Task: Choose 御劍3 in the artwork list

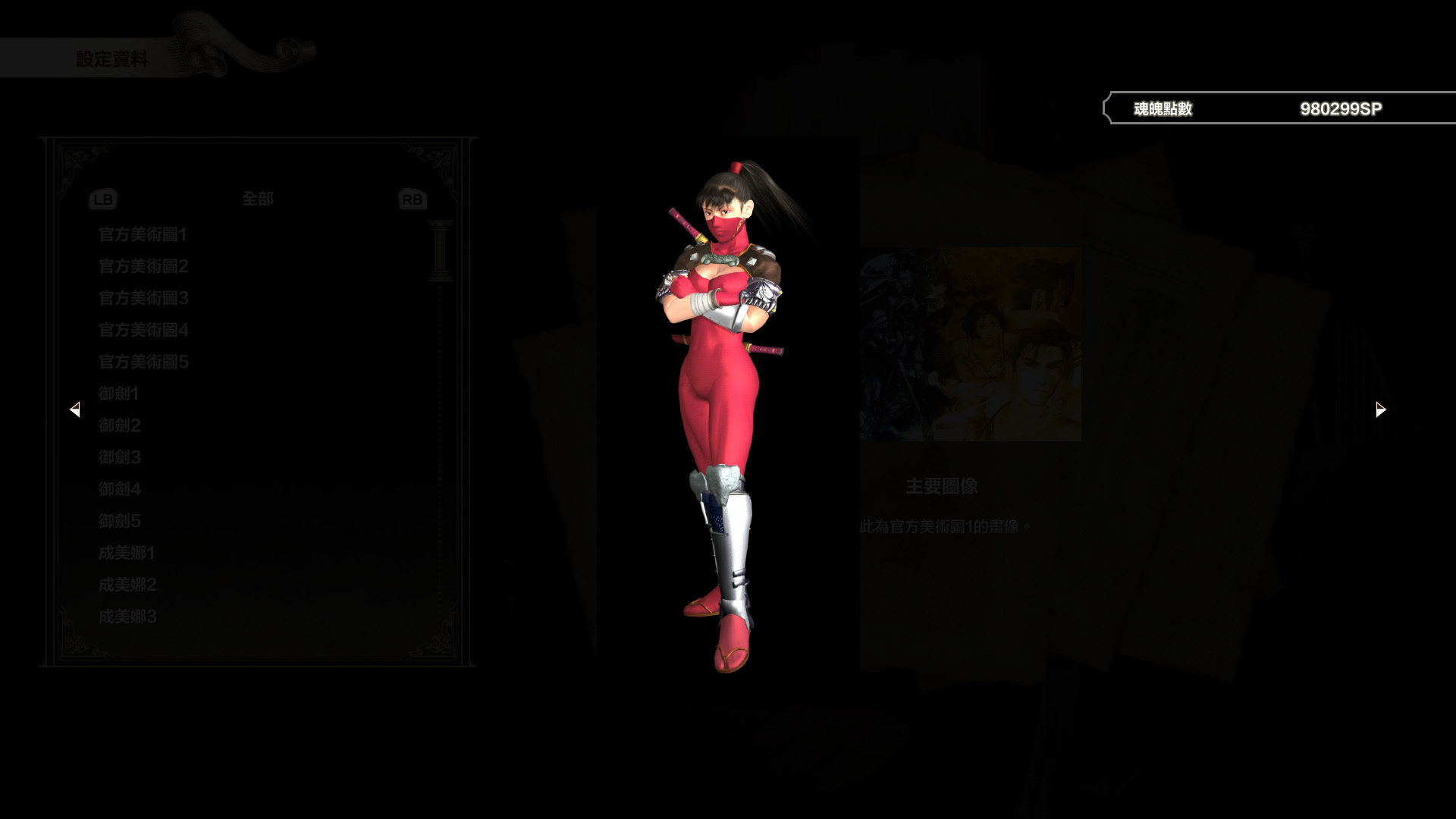Action: [x=119, y=457]
